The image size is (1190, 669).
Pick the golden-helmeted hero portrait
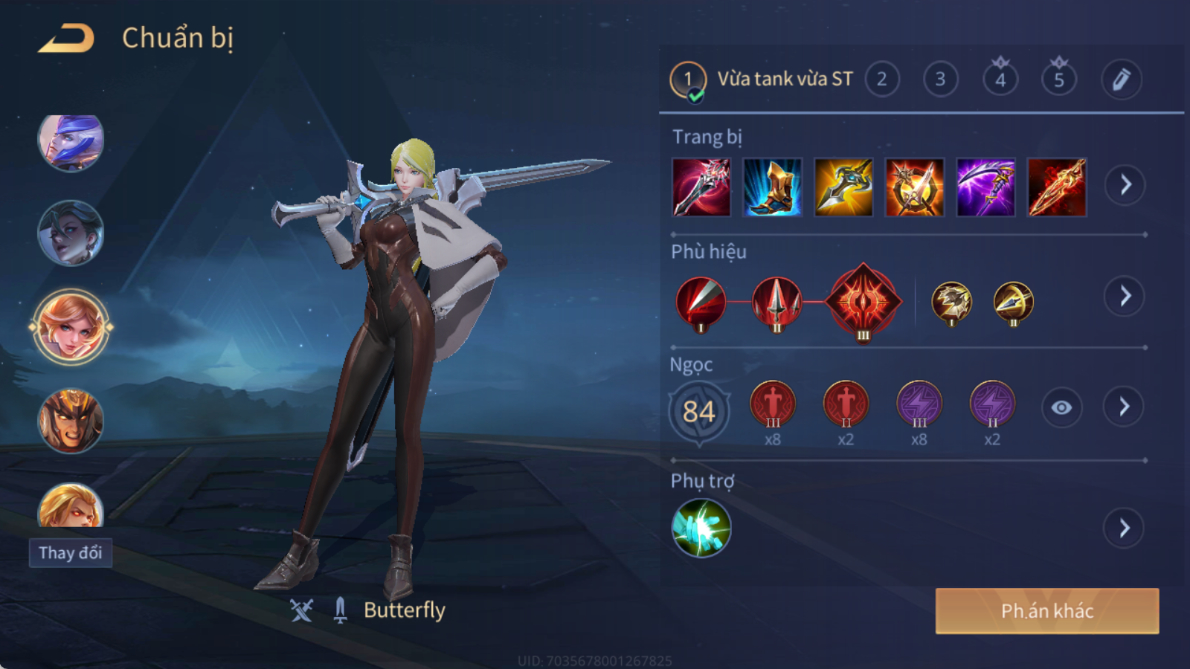click(70, 421)
